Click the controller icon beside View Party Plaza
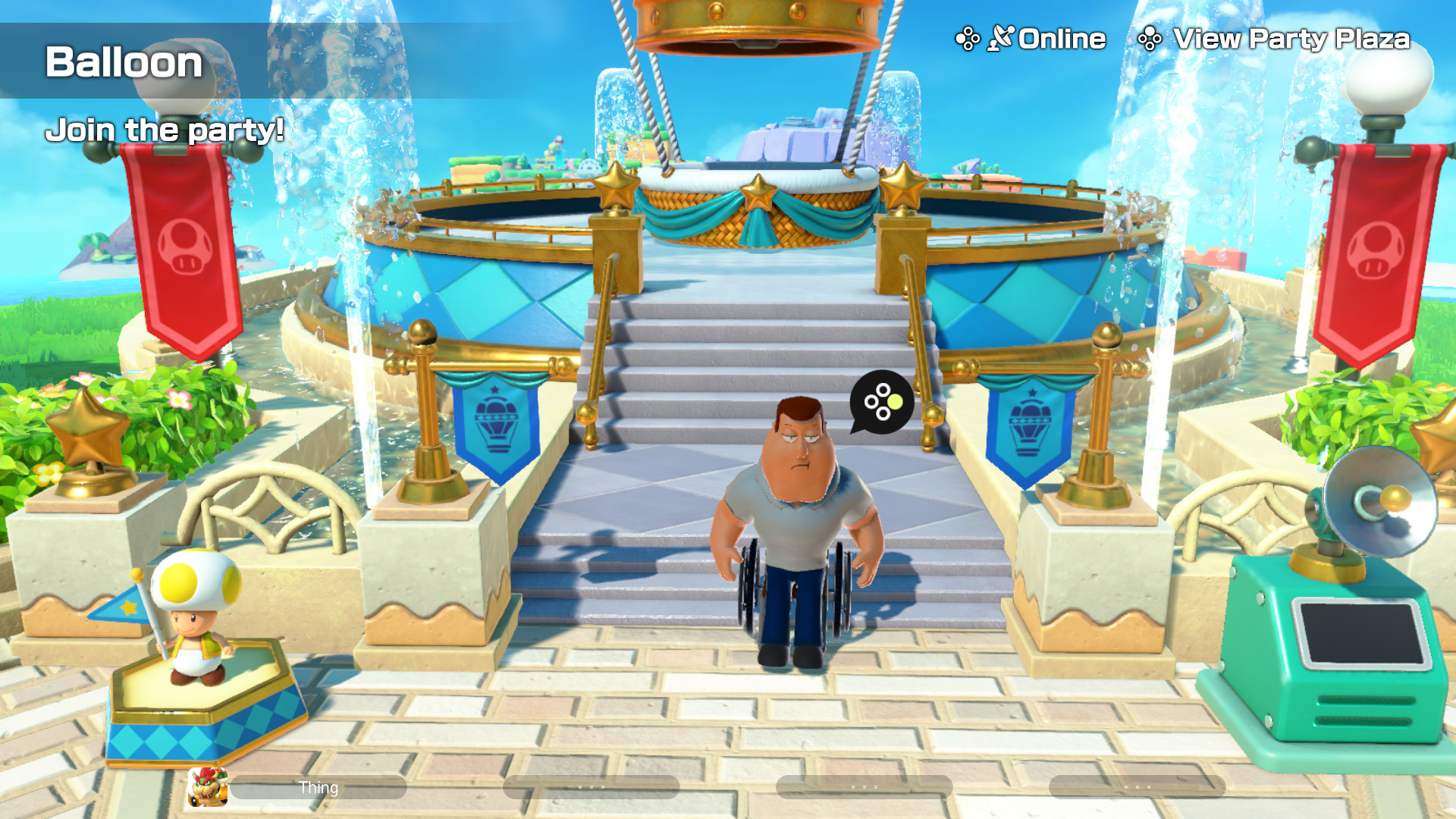The image size is (1456, 819). click(1151, 36)
